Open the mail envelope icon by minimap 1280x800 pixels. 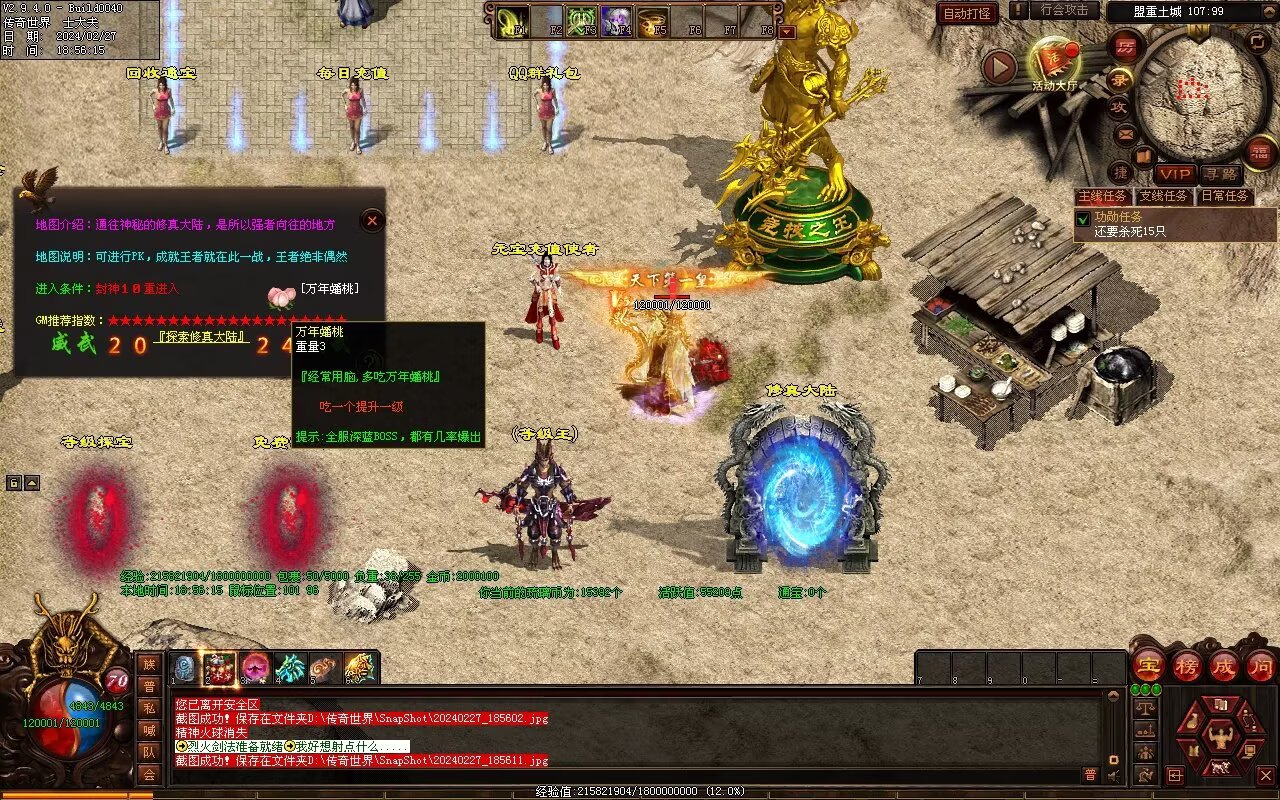(1126, 132)
